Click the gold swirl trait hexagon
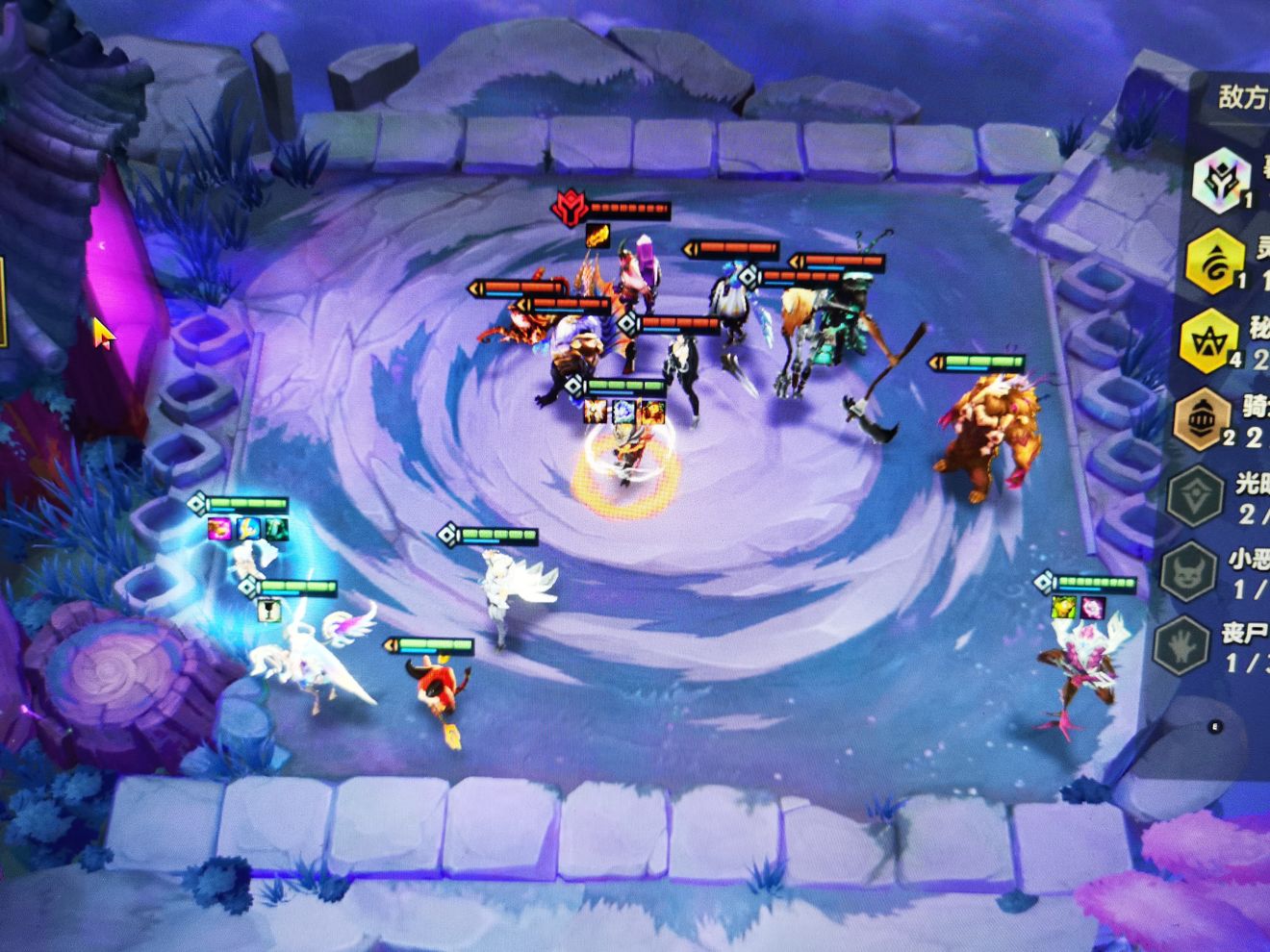 pos(1214,260)
